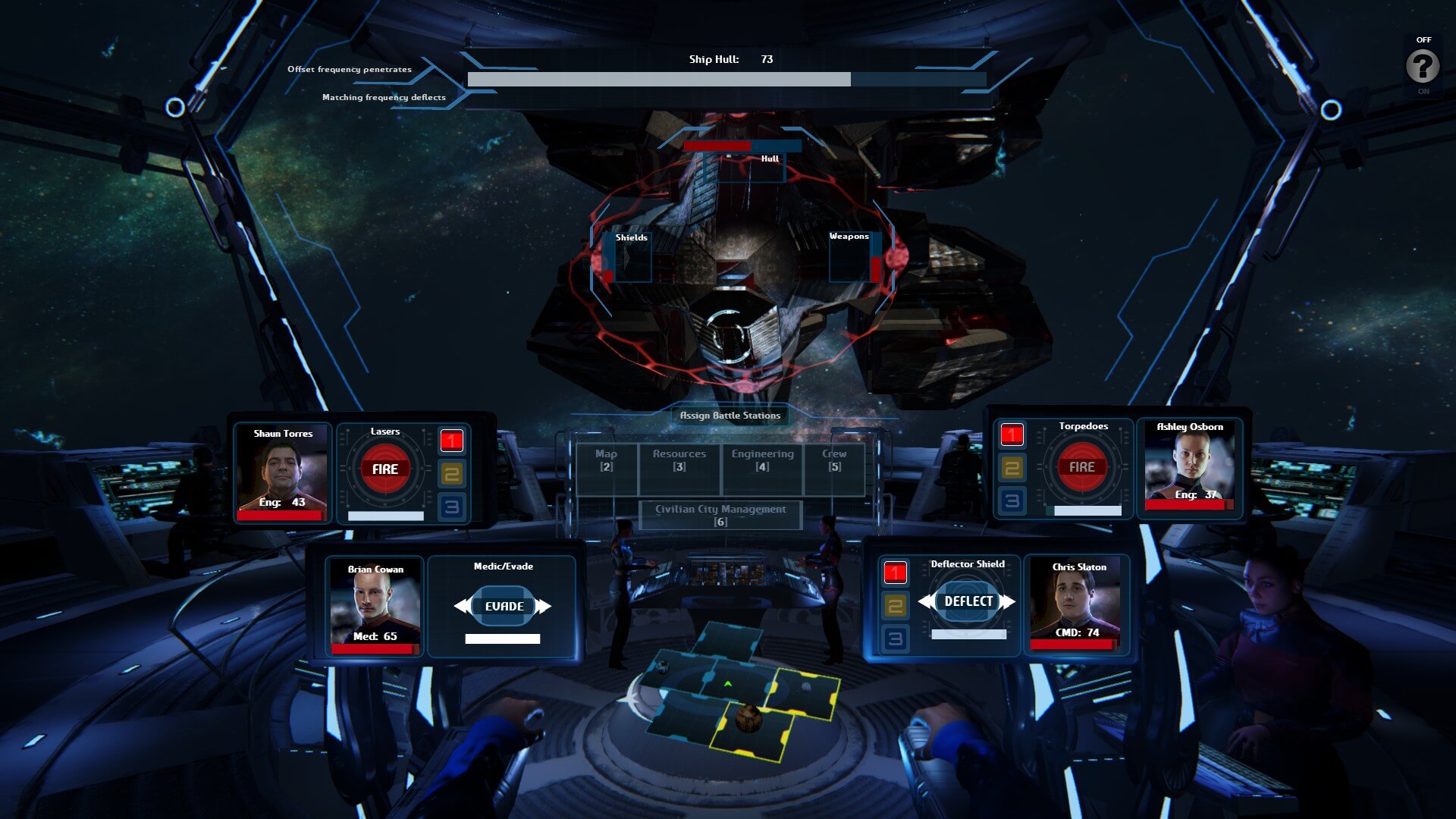Click the right arrow beside EVADE

pyautogui.click(x=541, y=606)
